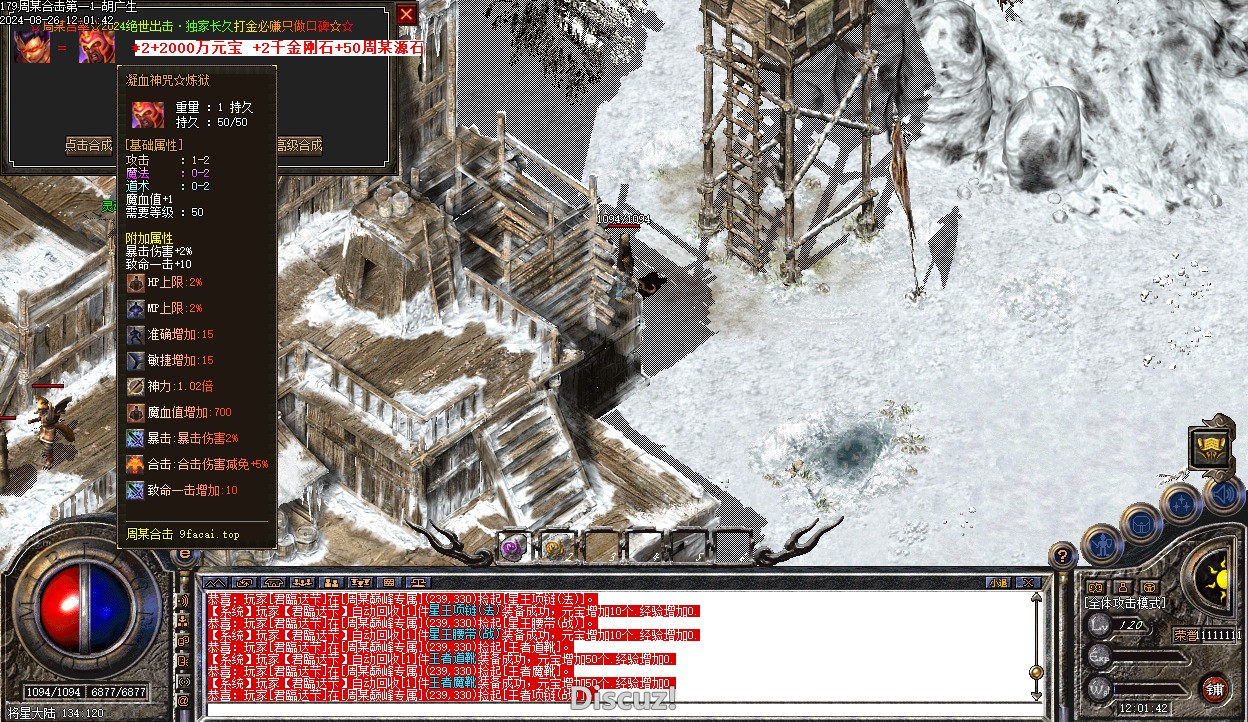Close the chat window with its X
The width and height of the screenshot is (1248, 722).
[1026, 582]
